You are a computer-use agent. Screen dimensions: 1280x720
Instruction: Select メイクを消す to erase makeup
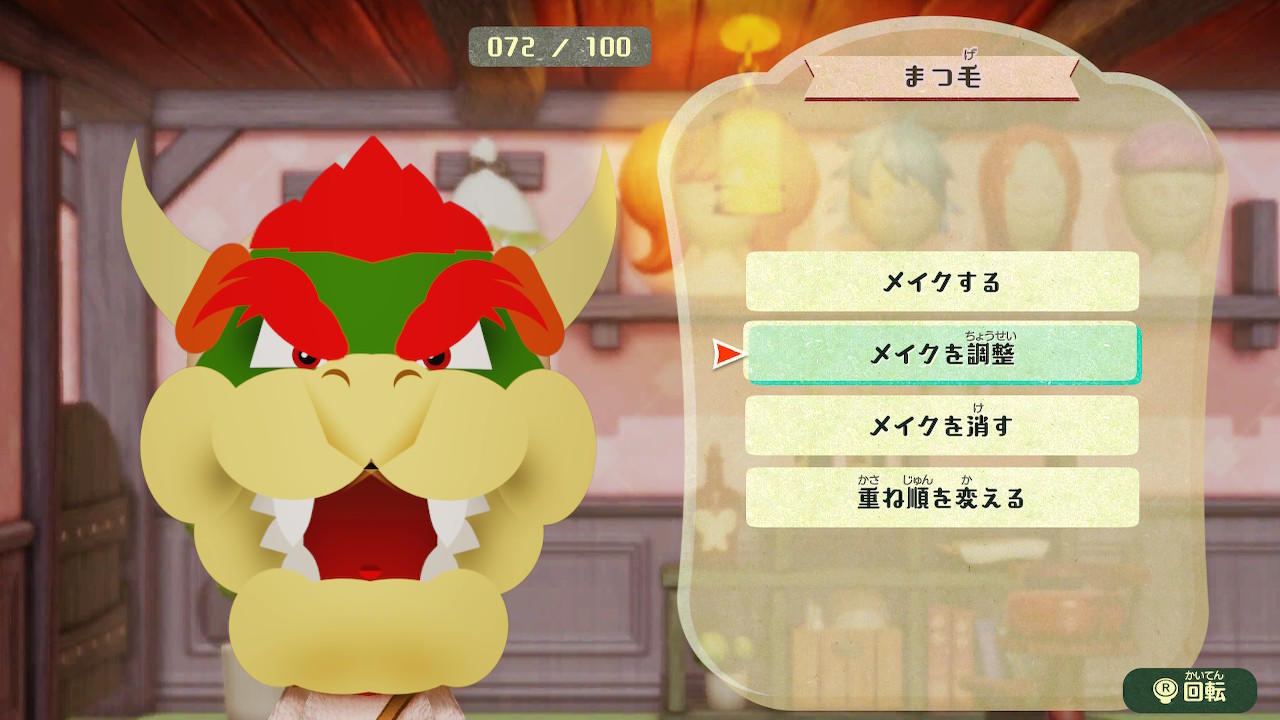pos(943,424)
